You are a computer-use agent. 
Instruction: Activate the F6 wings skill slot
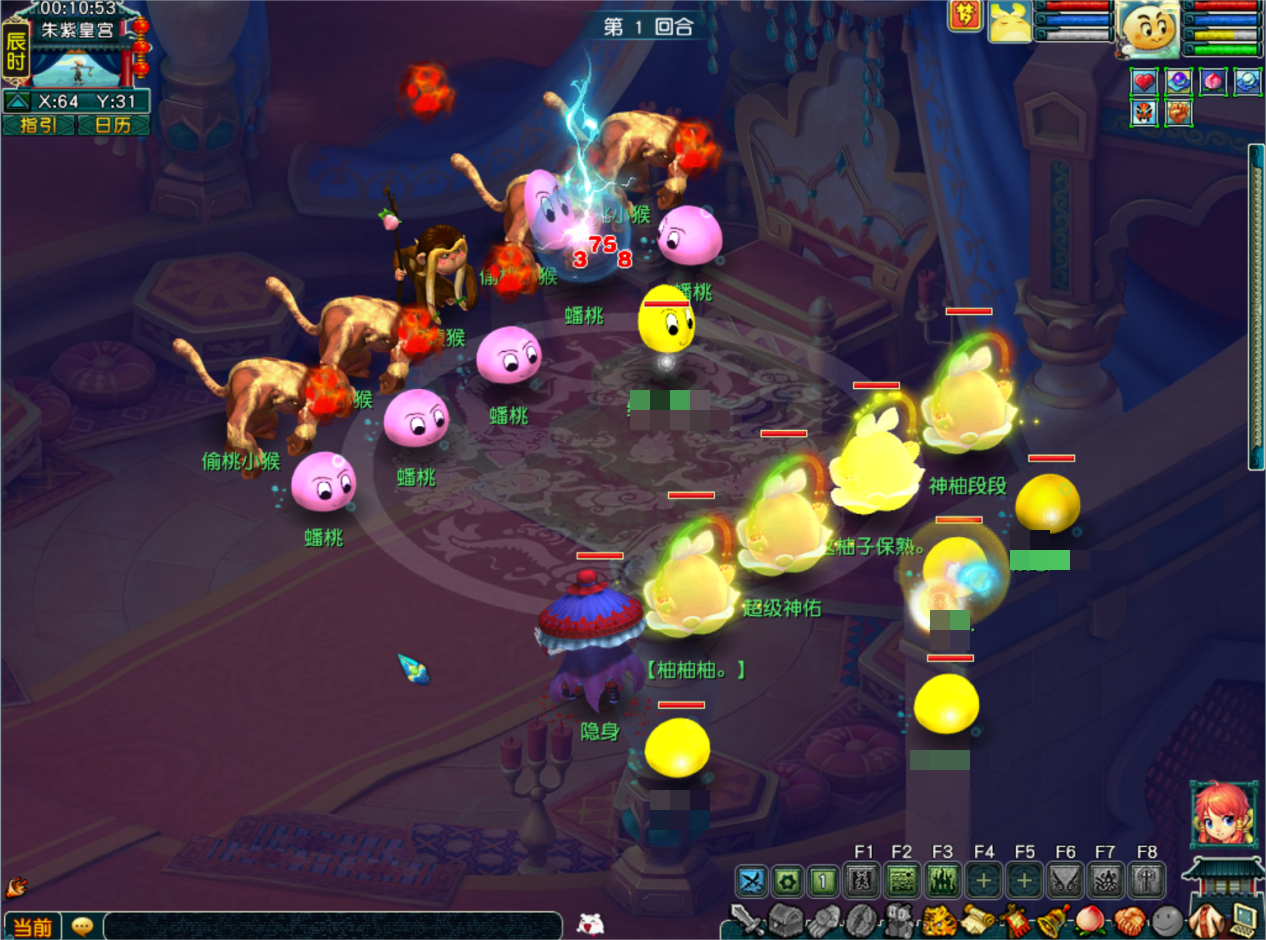pyautogui.click(x=1065, y=881)
